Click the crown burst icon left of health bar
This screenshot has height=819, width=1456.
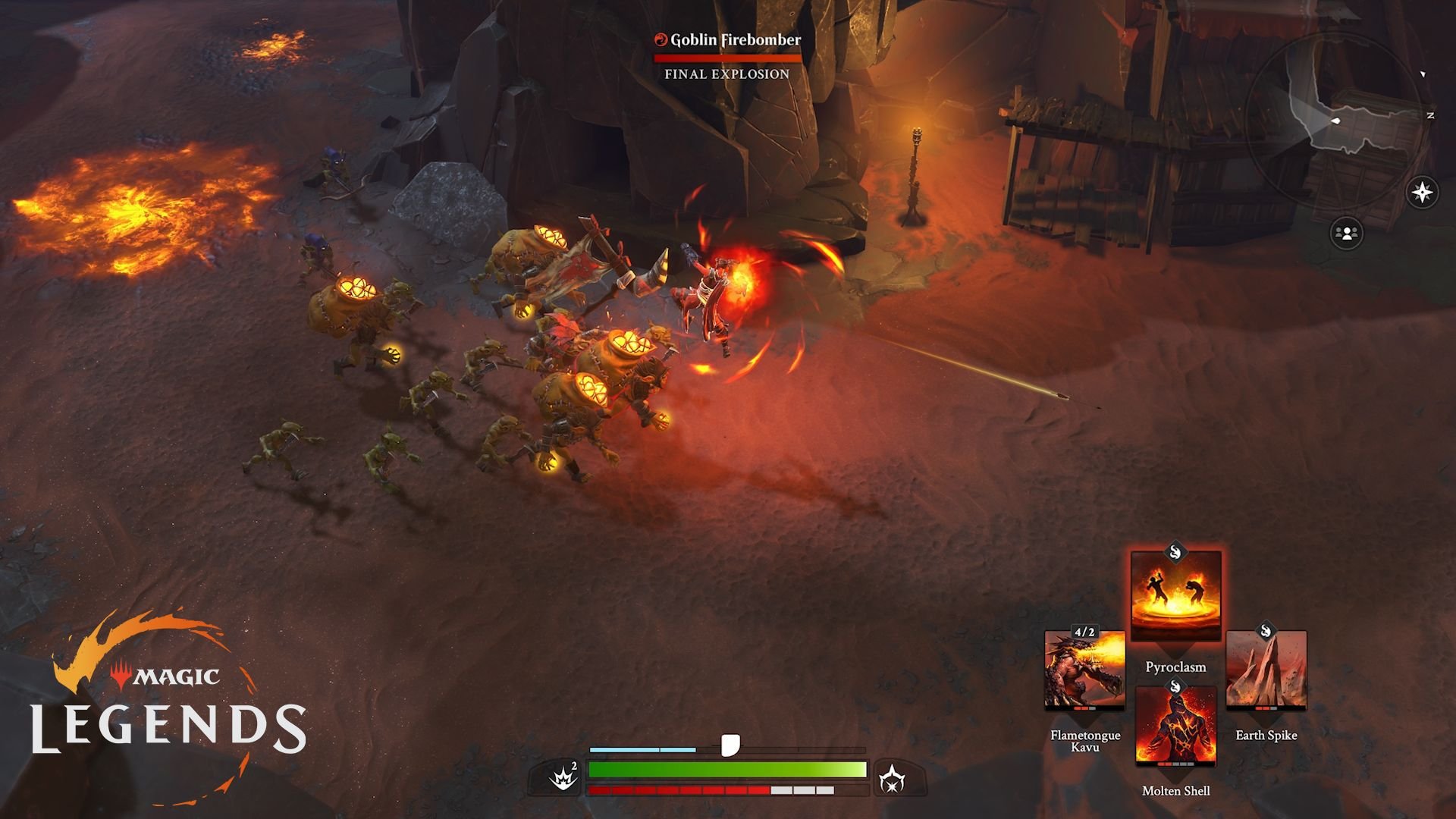563,776
